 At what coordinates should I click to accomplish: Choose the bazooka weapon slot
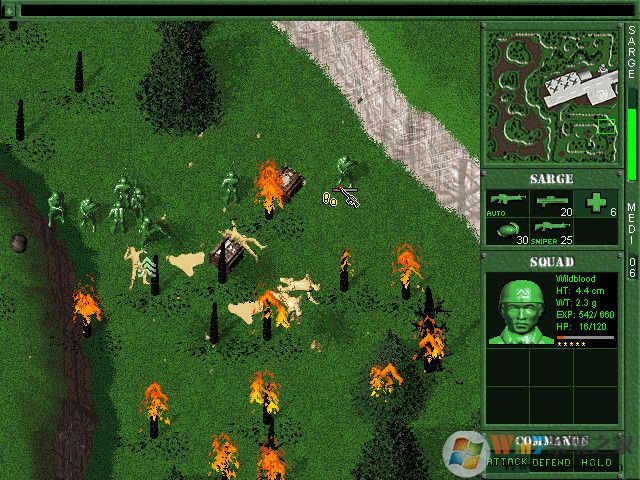coord(554,203)
